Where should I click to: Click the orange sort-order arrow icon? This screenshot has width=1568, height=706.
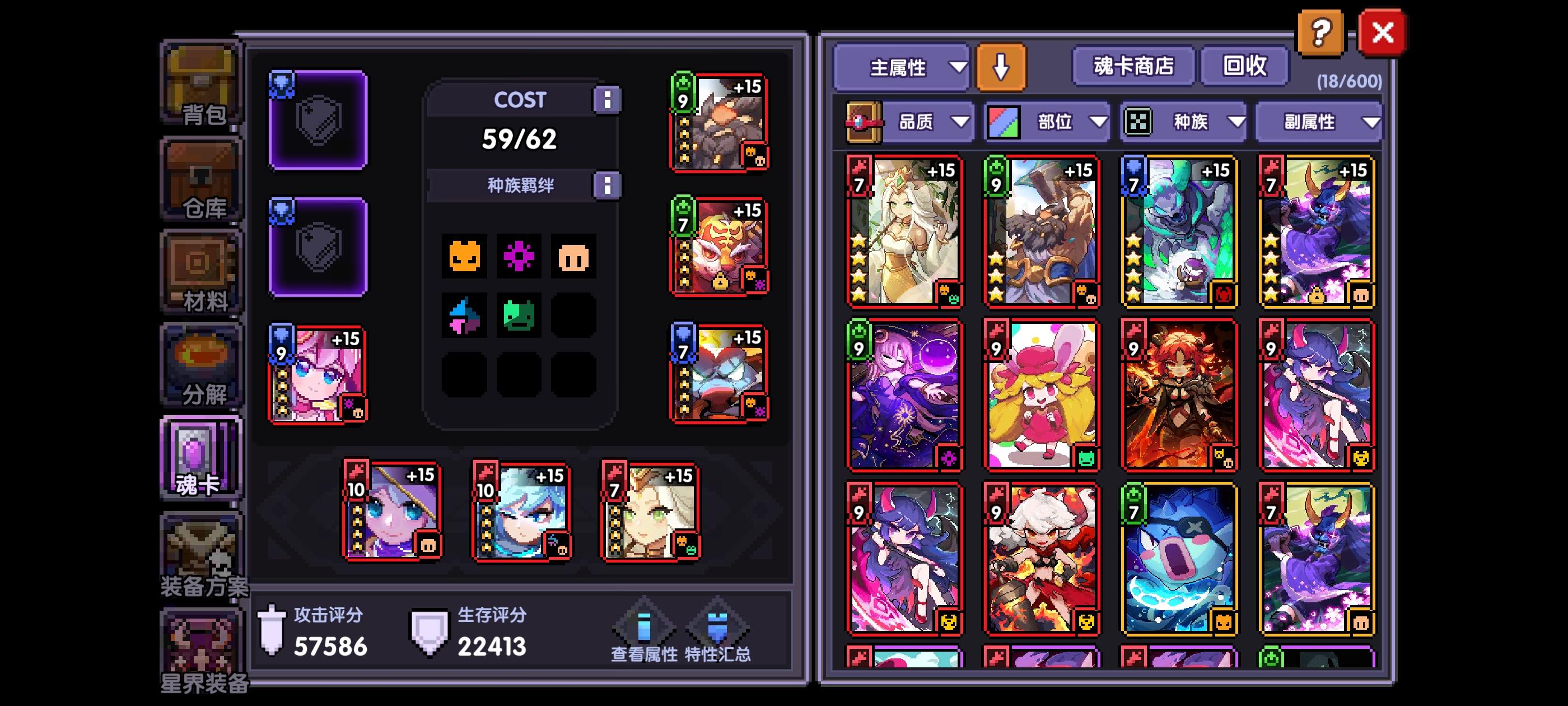[1001, 68]
